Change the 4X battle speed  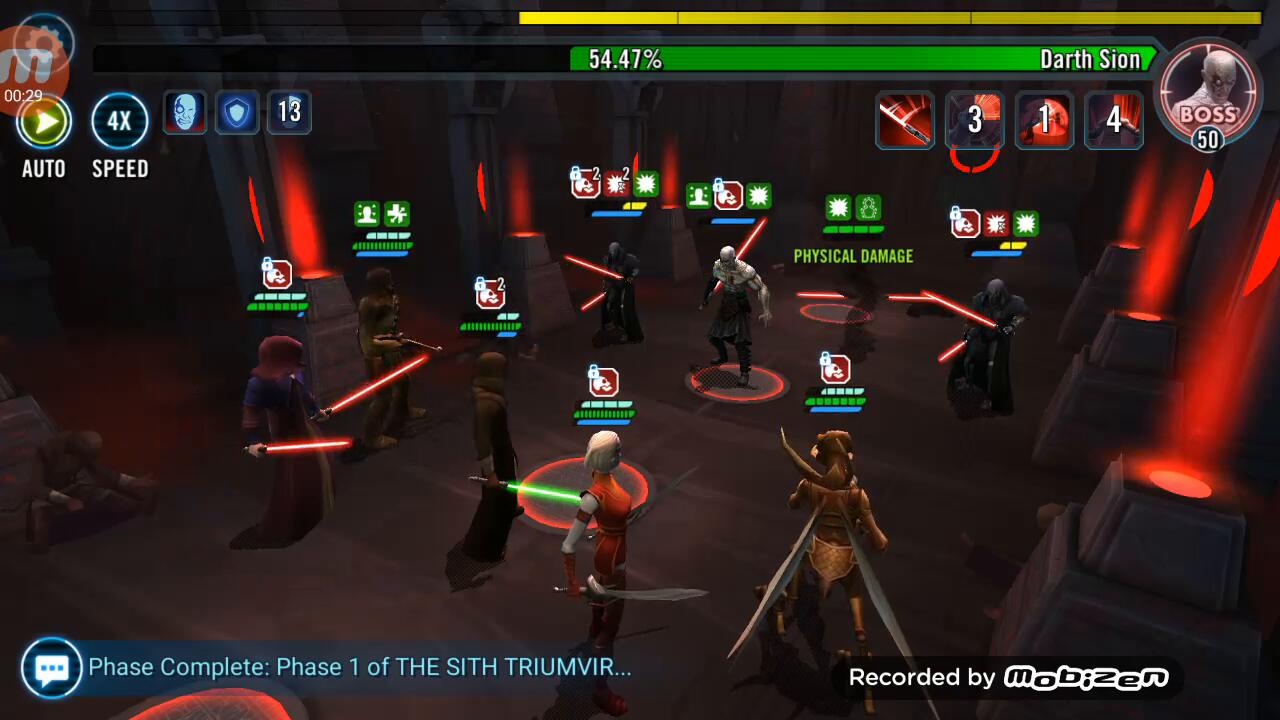[x=120, y=123]
